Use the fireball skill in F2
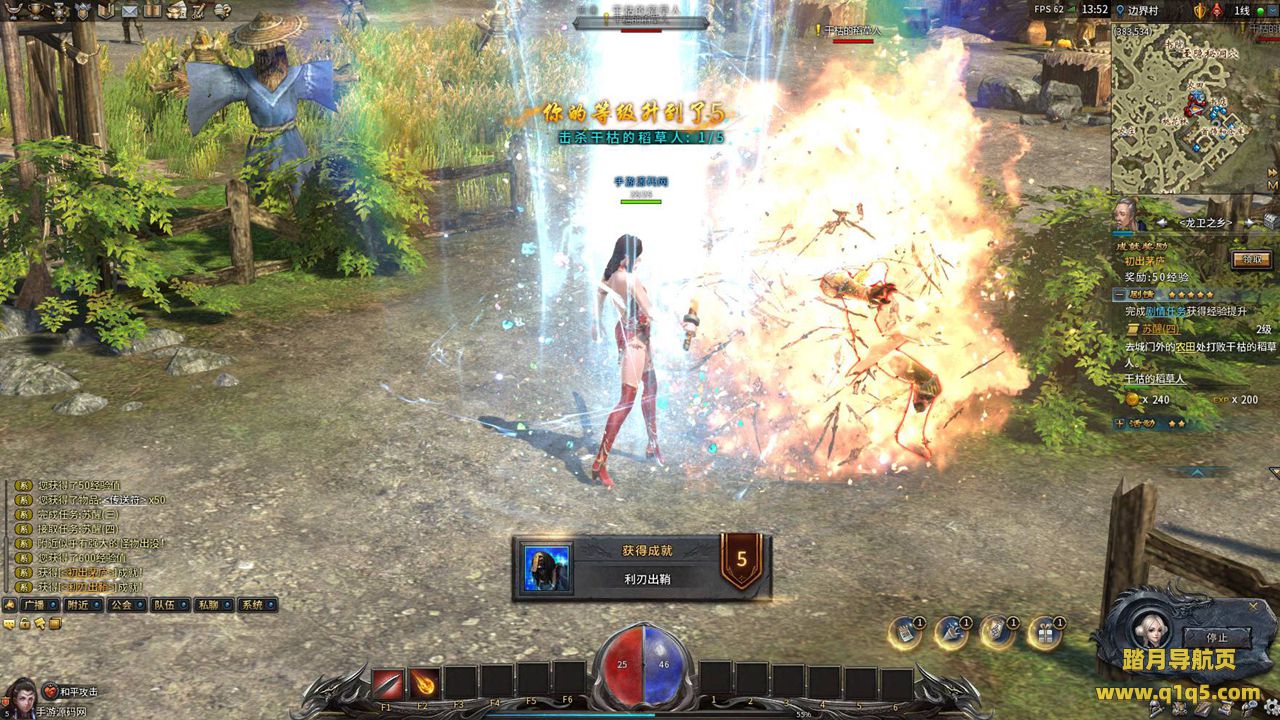The width and height of the screenshot is (1280, 720). pos(424,684)
